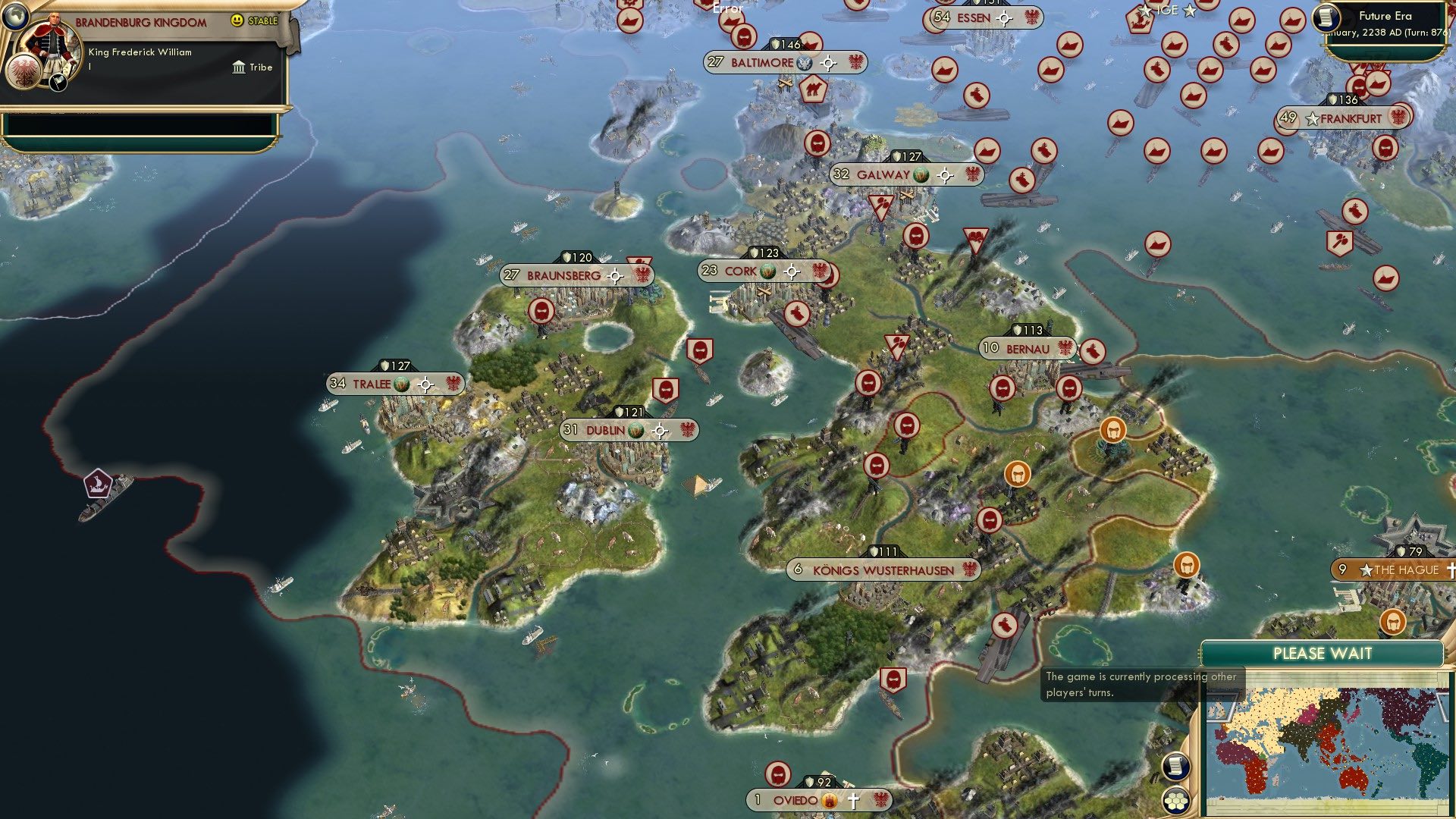Toggle citizen focus on the Cork banner
This screenshot has width=1456, height=819.
click(x=791, y=270)
